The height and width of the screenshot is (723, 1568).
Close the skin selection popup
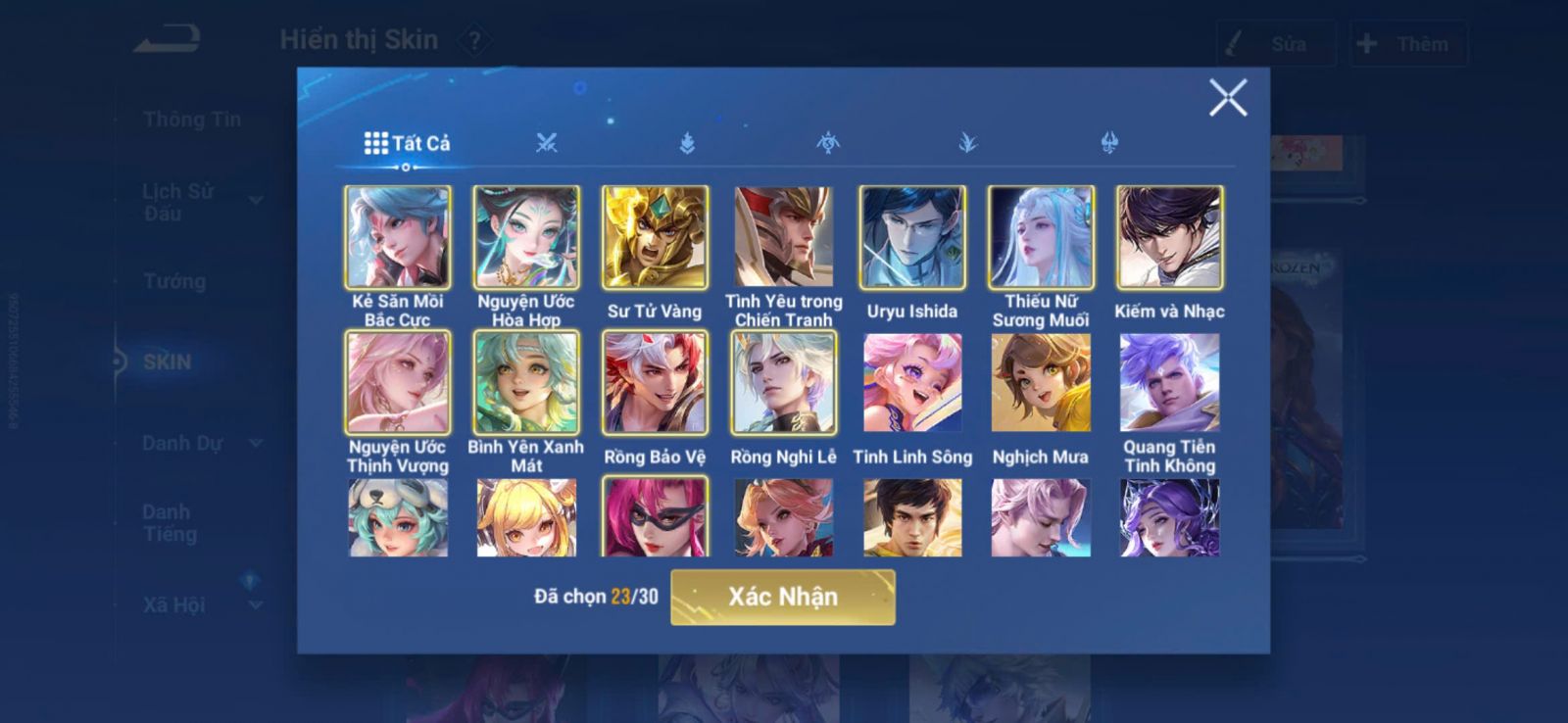coord(1227,98)
